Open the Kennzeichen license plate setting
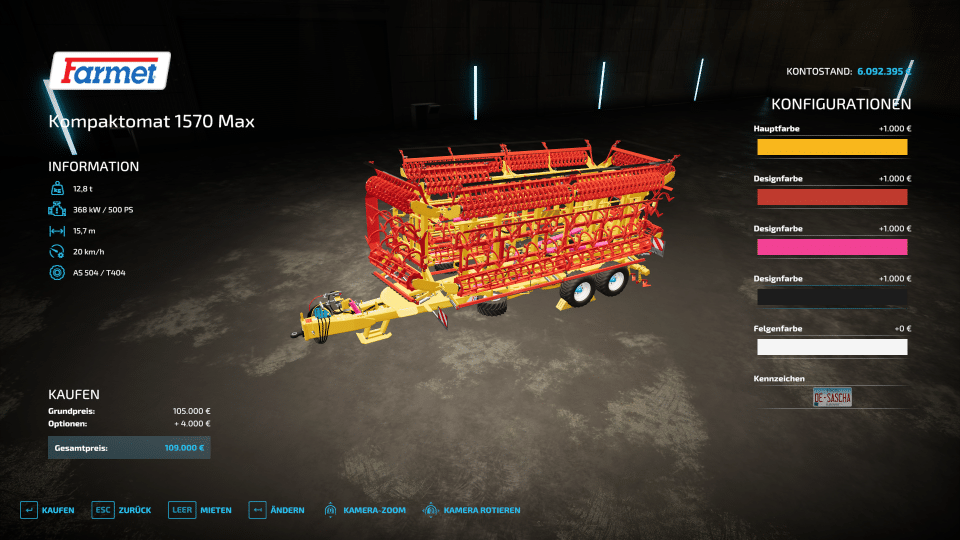This screenshot has height=540, width=960. pyautogui.click(x=832, y=397)
